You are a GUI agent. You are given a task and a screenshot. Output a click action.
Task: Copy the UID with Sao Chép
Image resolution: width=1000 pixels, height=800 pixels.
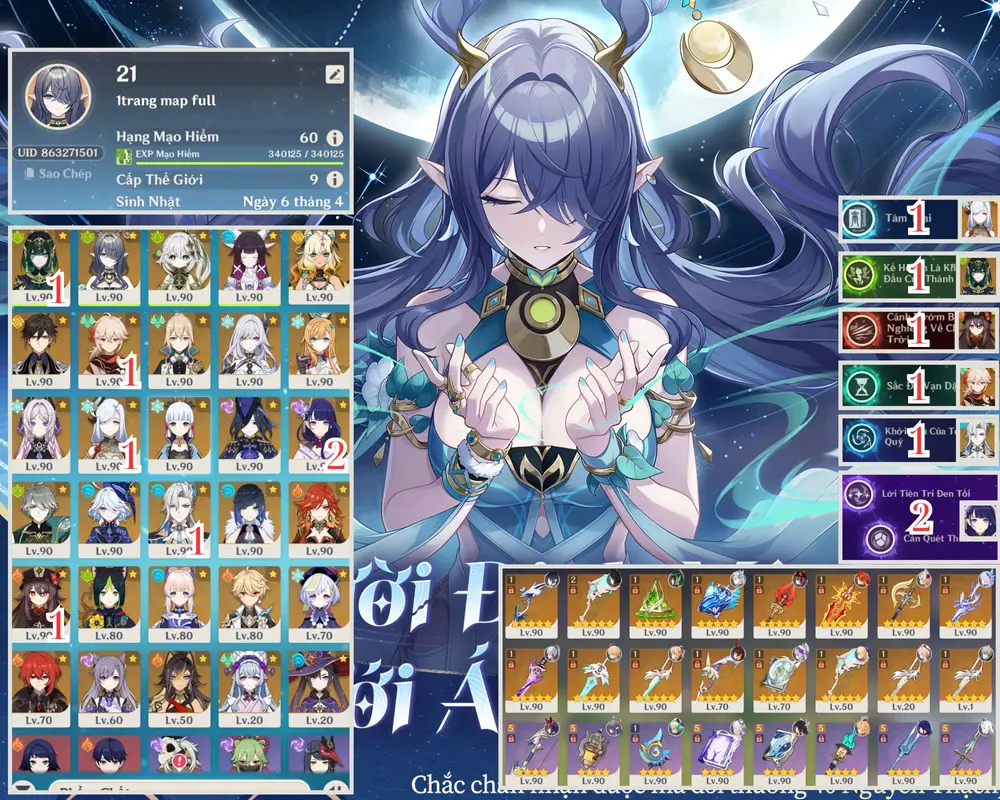[x=58, y=174]
